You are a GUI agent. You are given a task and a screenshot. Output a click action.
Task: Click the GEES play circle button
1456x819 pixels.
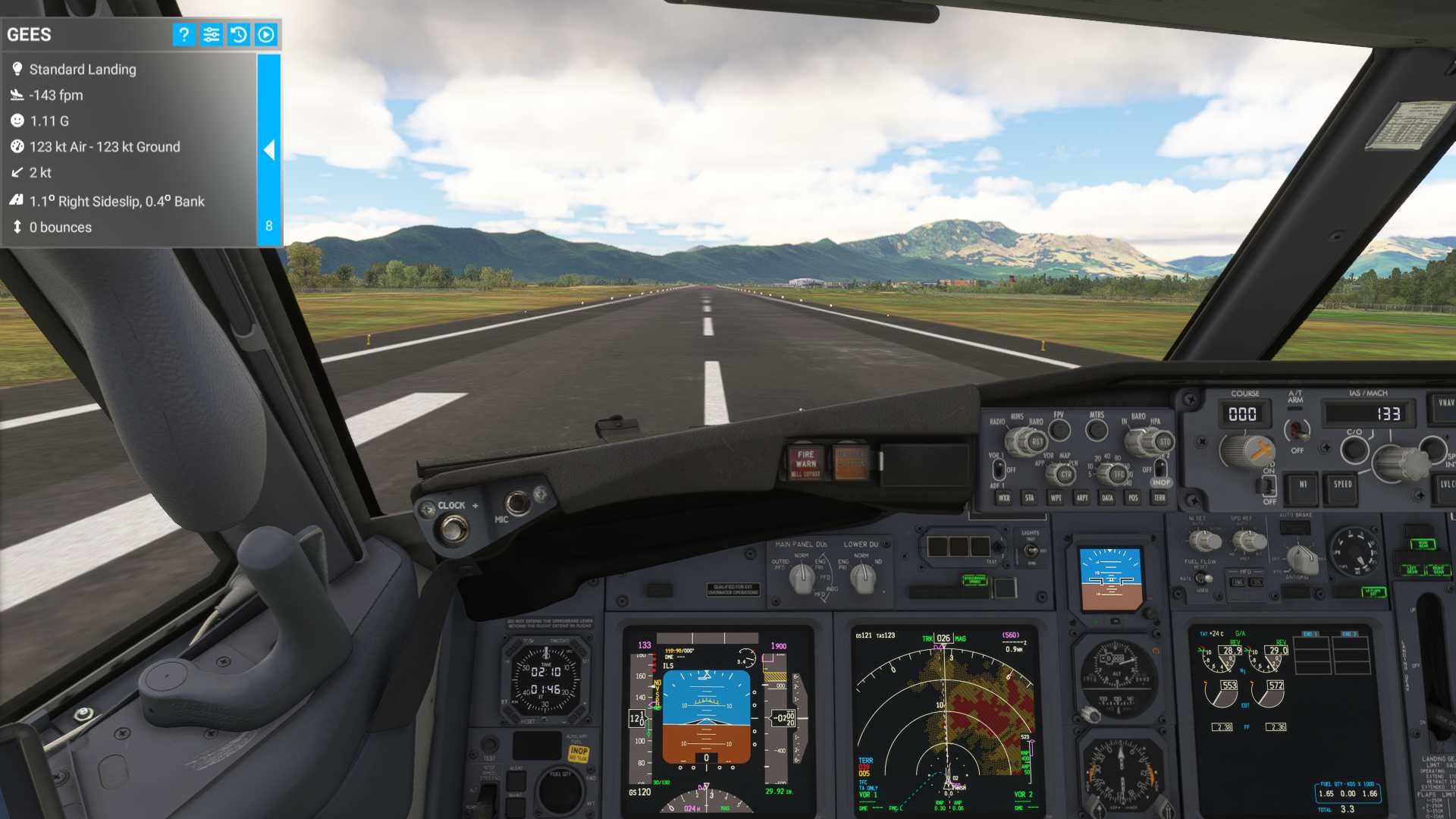point(266,35)
